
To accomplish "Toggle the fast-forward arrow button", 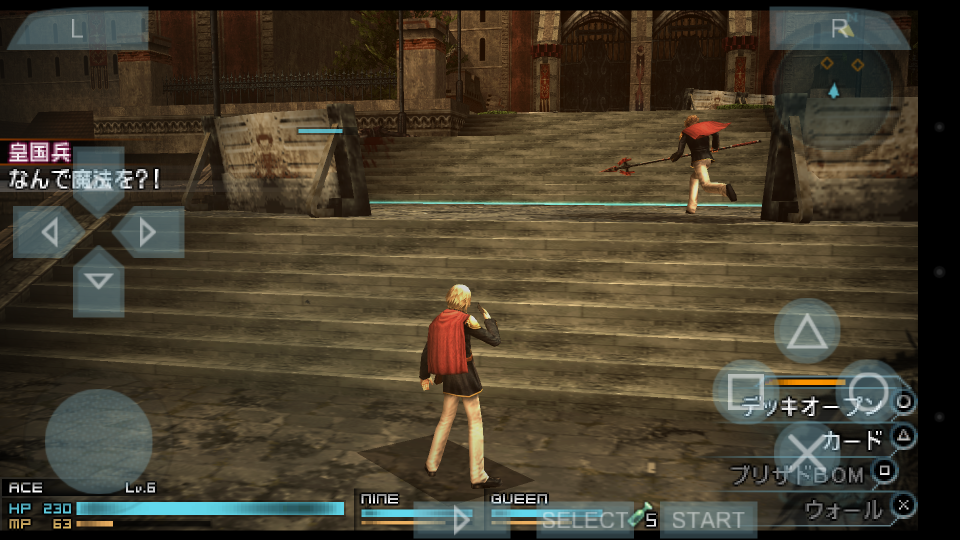I will point(461,520).
